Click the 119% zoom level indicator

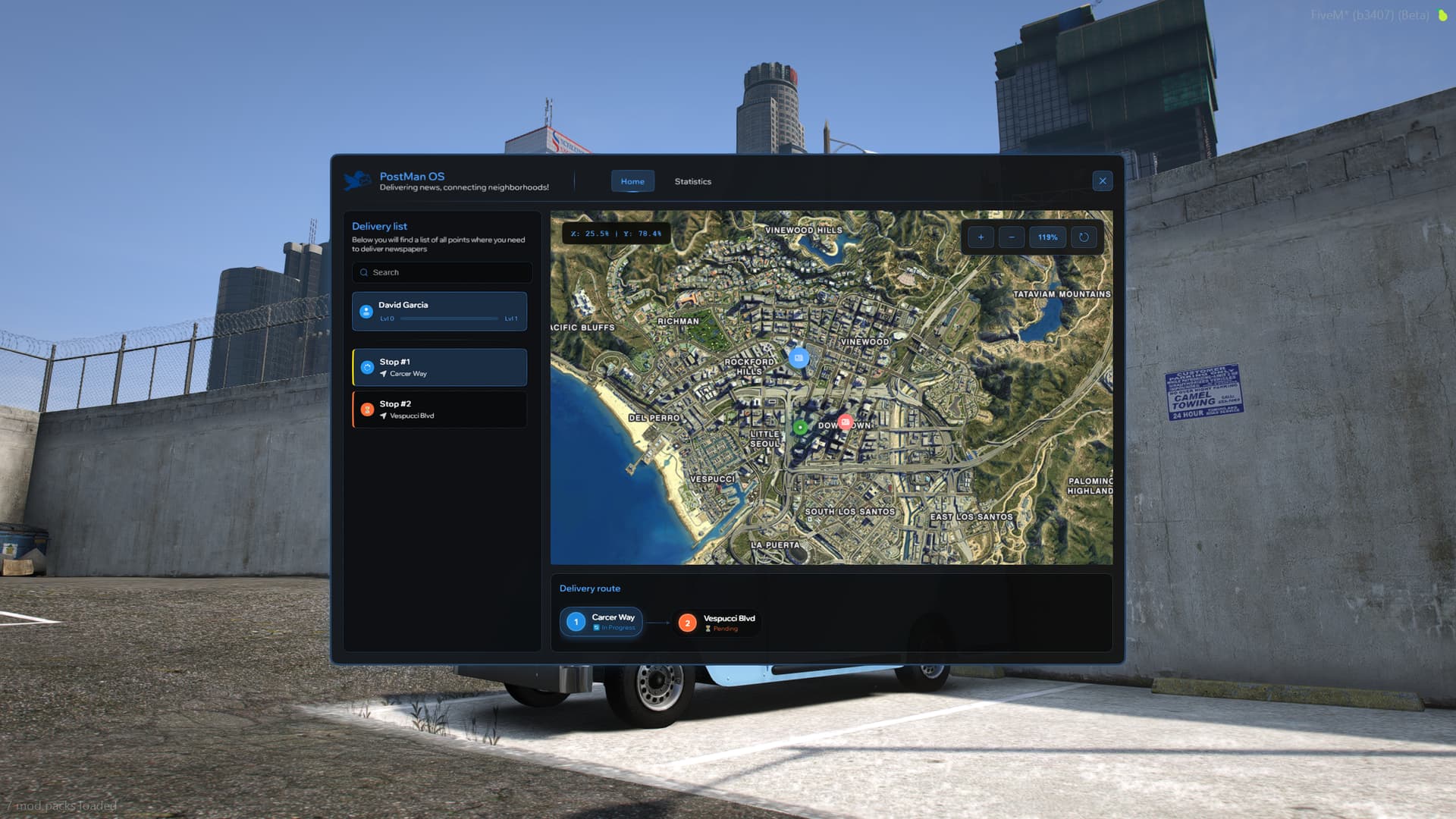(x=1047, y=237)
